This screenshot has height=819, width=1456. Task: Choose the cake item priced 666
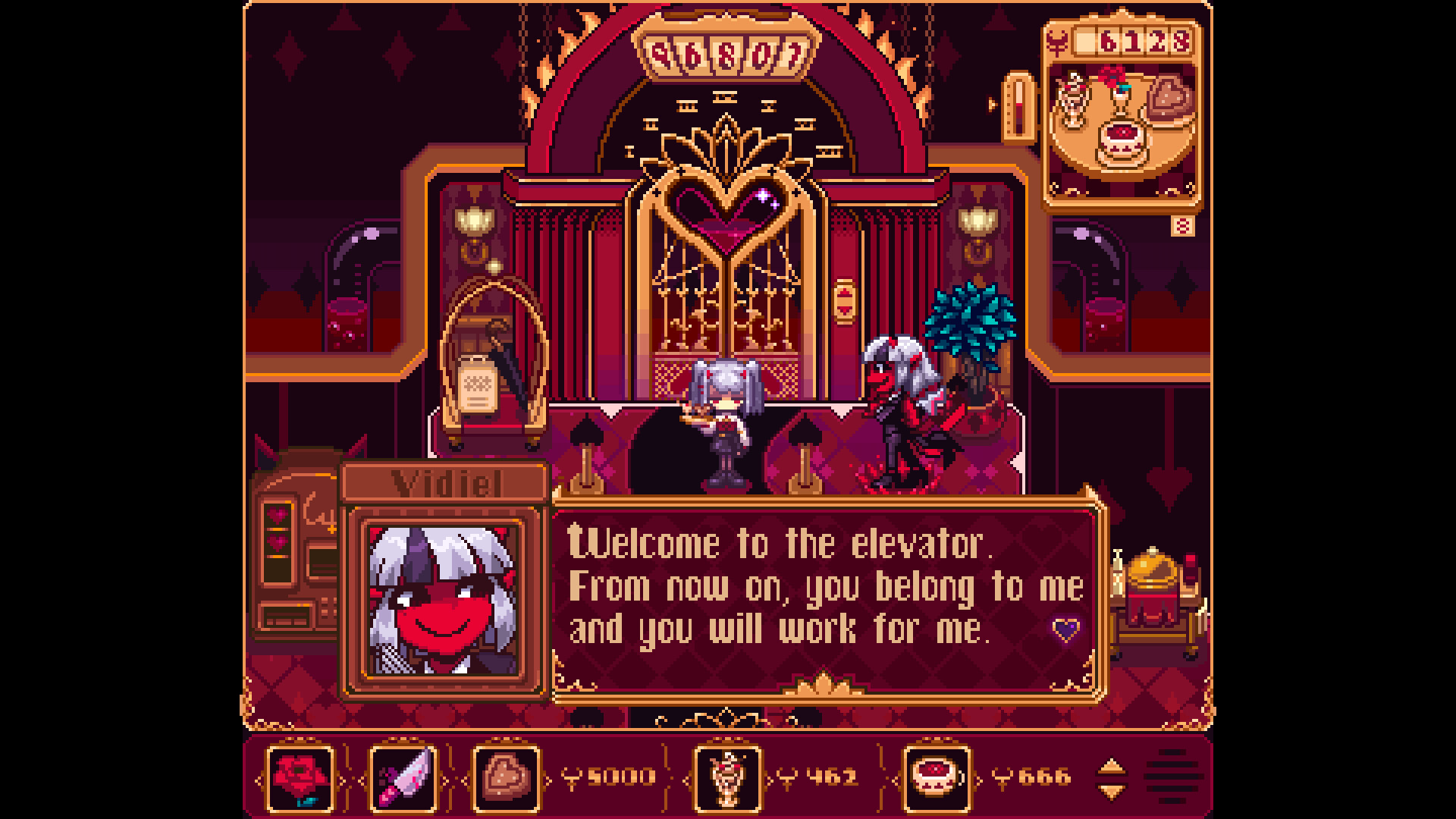(x=934, y=777)
